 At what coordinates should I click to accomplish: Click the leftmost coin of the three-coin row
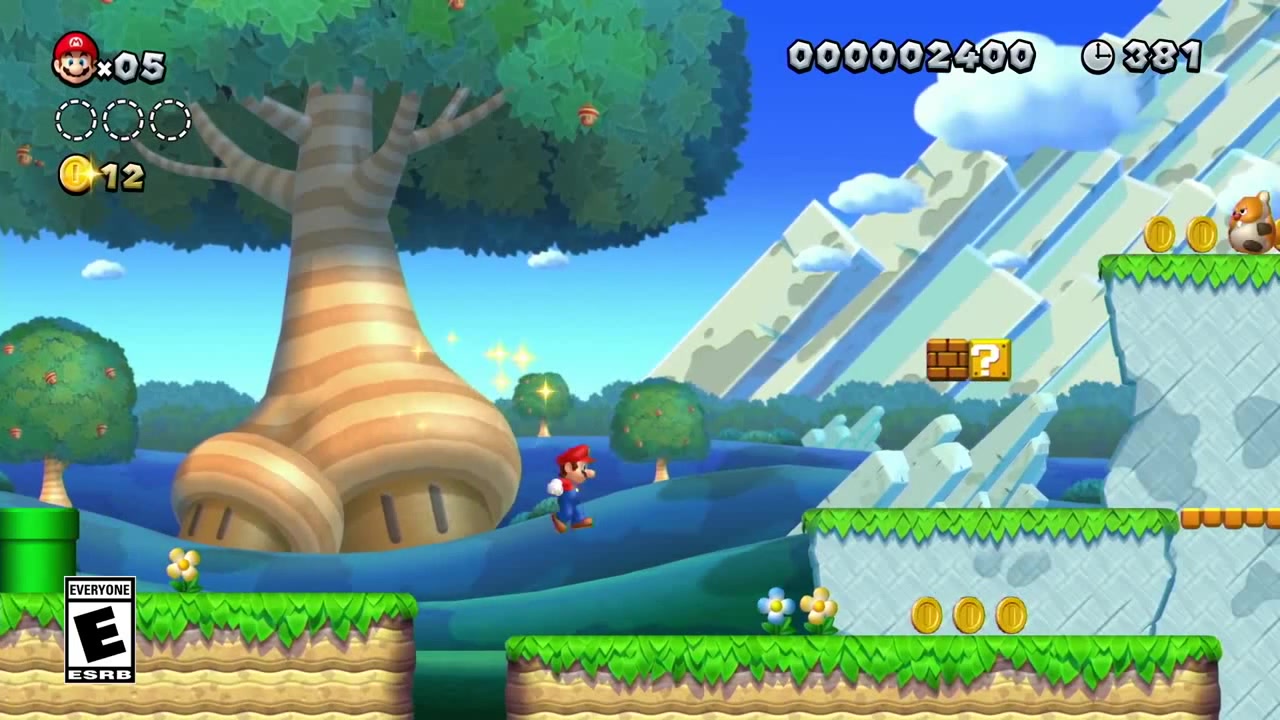click(925, 617)
